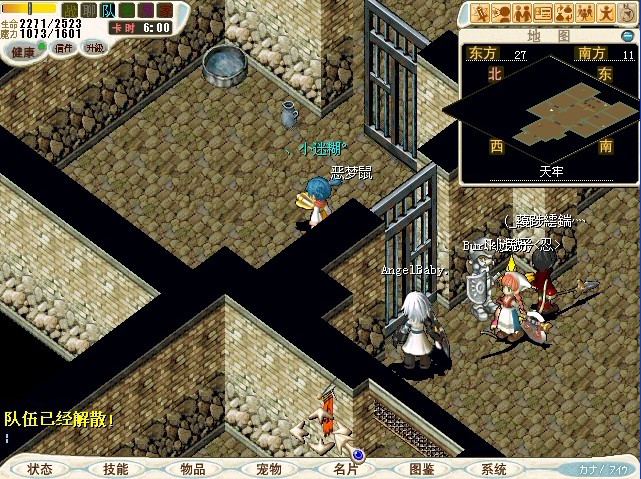Toggle the 队 team mode indicator

coord(108,10)
